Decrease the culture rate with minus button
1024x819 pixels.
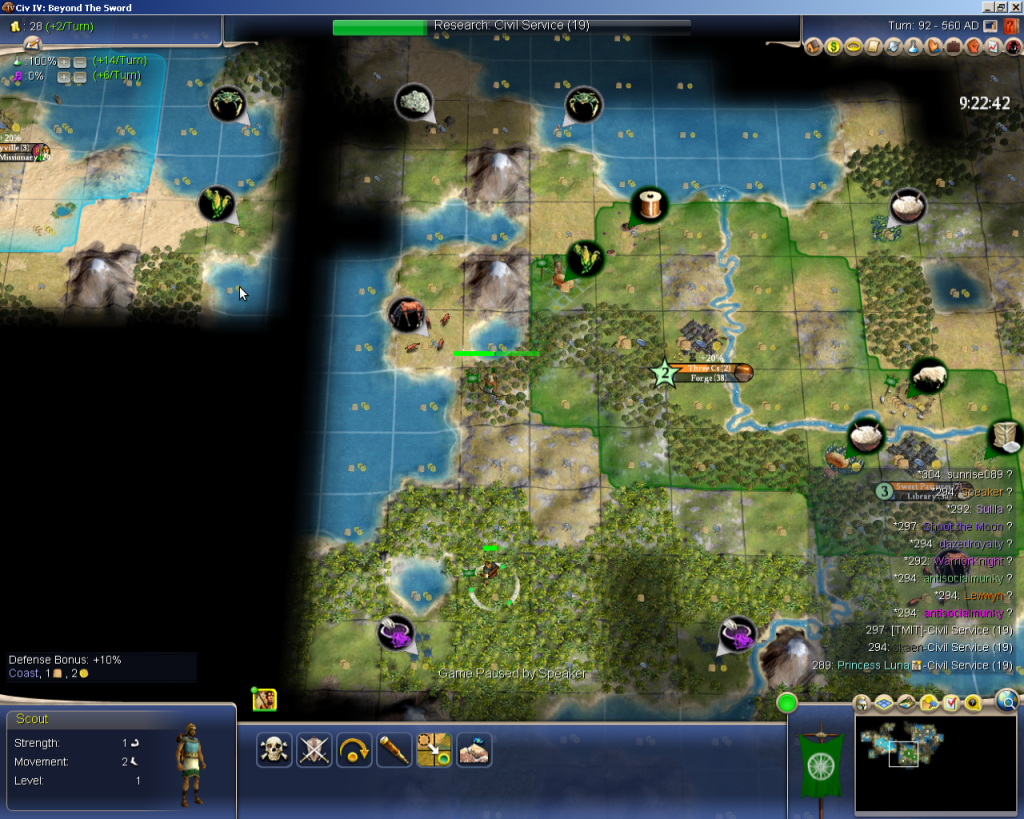pyautogui.click(x=79, y=76)
